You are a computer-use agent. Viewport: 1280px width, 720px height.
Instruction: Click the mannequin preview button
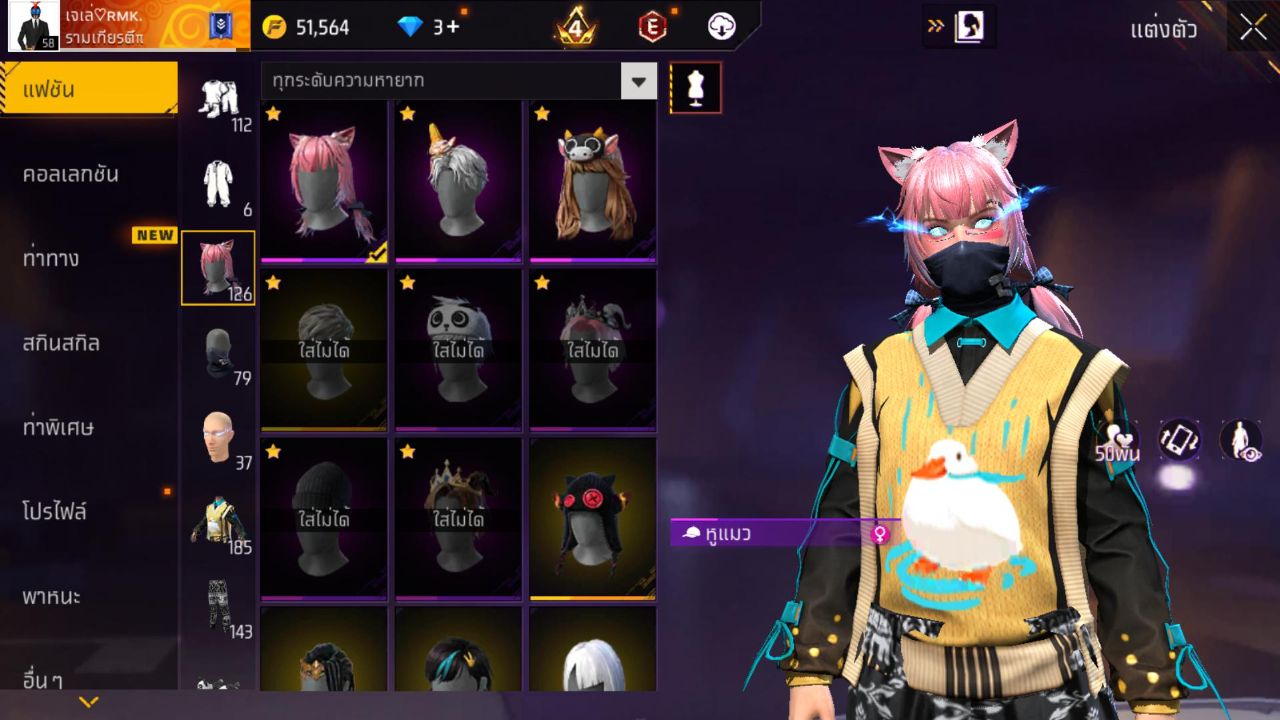[695, 88]
